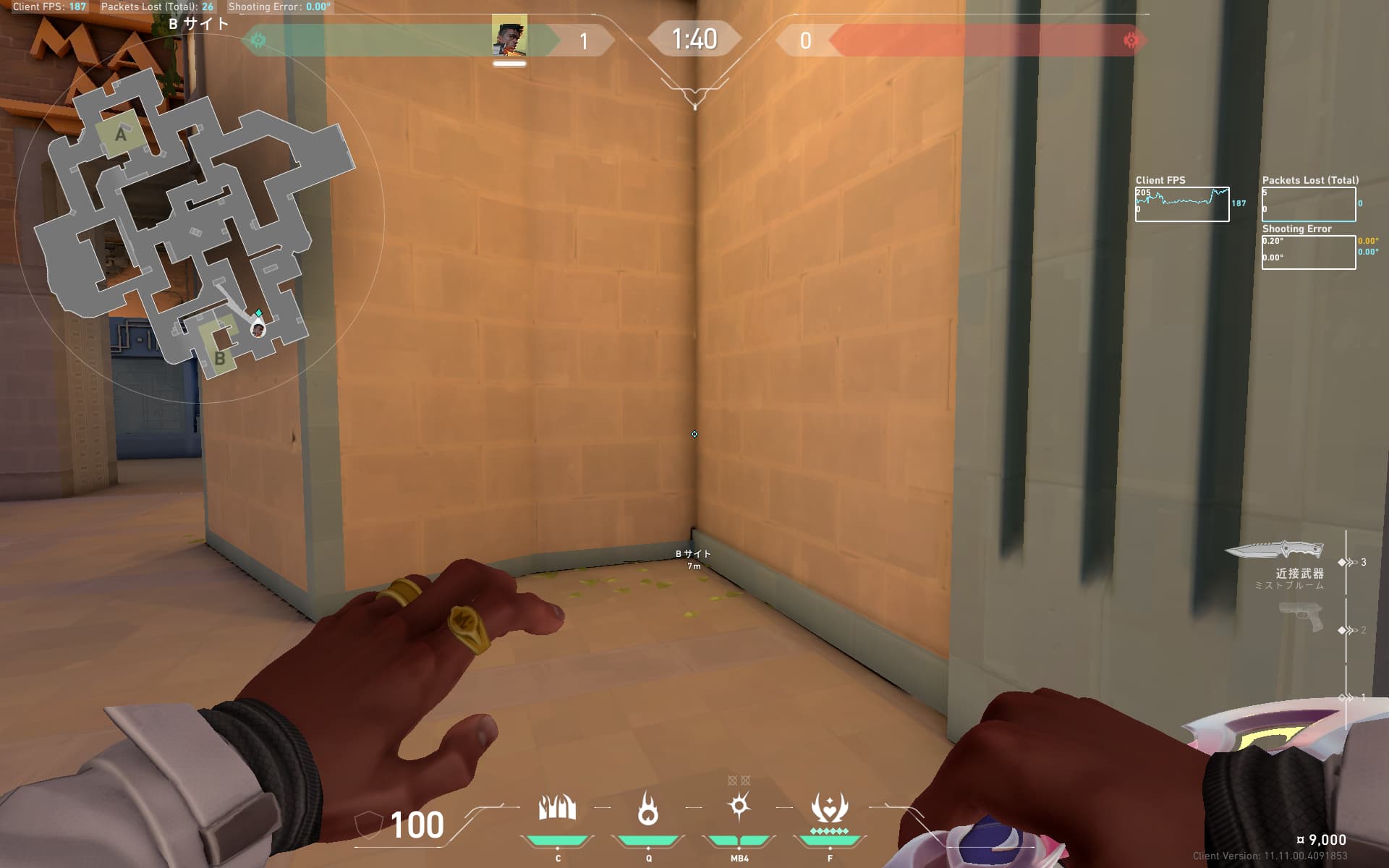Click the Phoenix player portrait at top

click(509, 38)
